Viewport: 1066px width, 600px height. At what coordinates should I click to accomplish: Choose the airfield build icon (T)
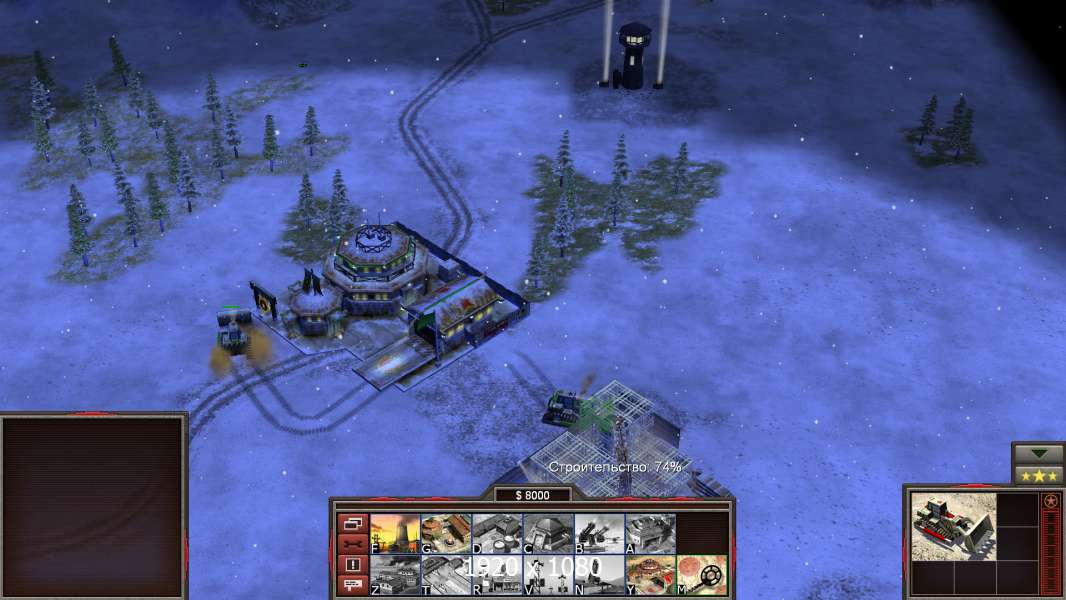click(x=446, y=575)
